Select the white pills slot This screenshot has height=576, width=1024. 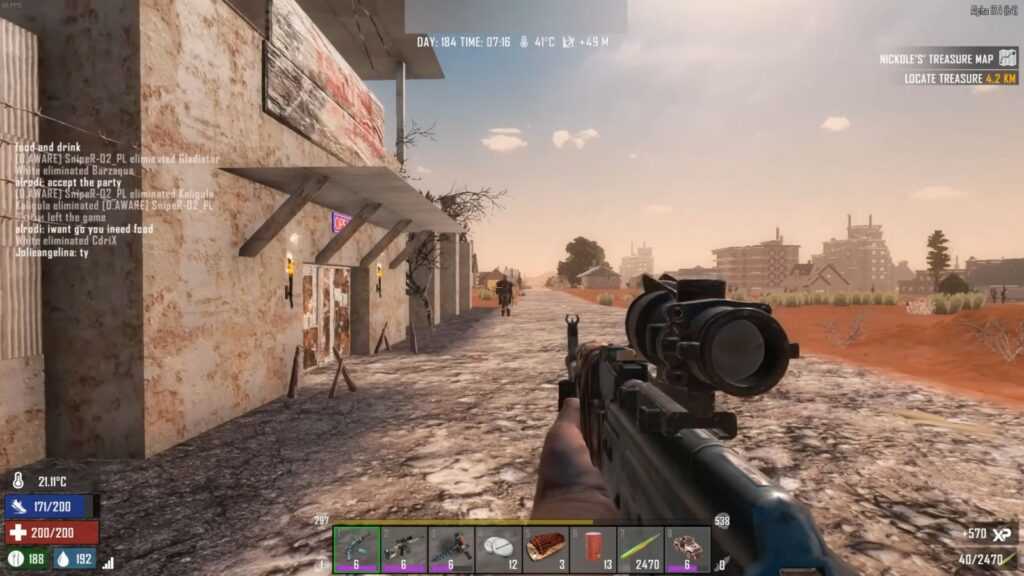point(499,549)
